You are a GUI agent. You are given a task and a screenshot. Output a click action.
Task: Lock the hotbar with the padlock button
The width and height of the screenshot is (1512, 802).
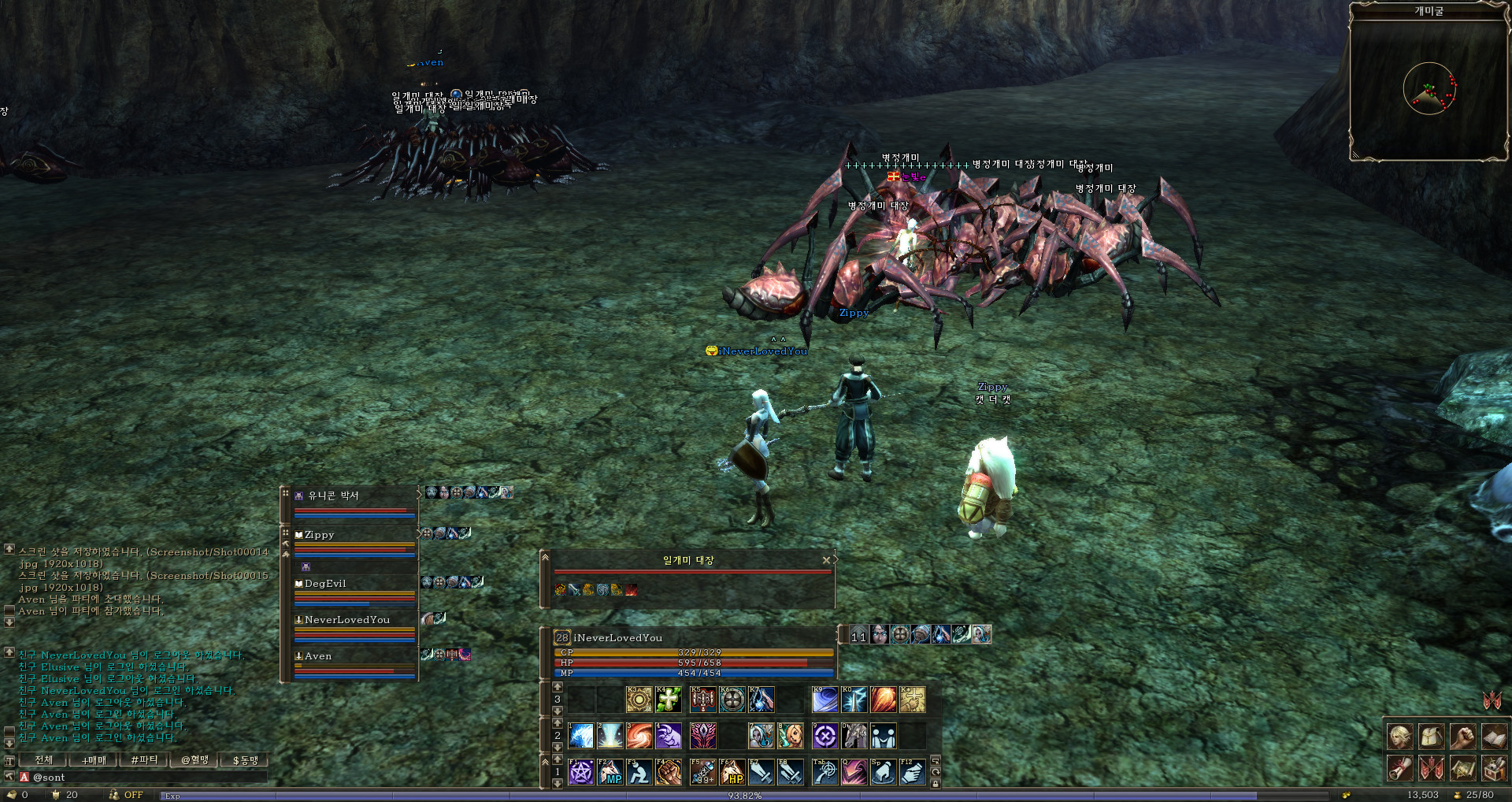(936, 783)
